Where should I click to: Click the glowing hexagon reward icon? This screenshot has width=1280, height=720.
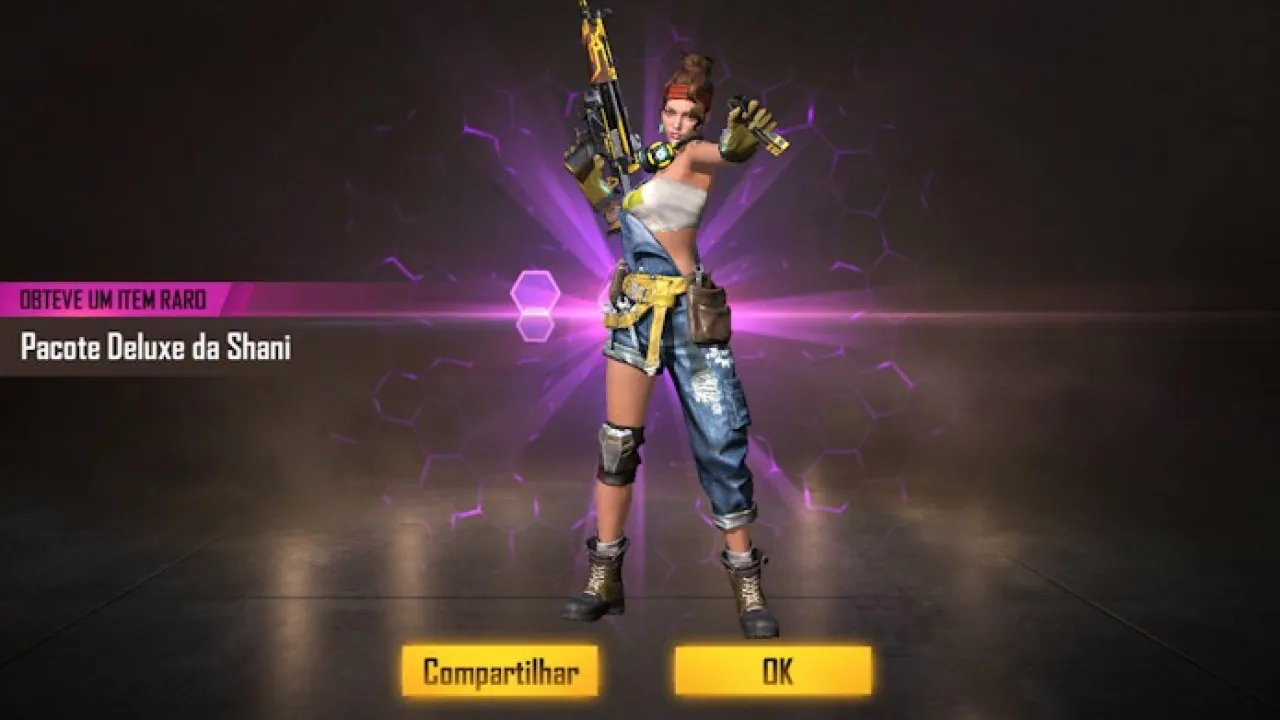[x=537, y=291]
